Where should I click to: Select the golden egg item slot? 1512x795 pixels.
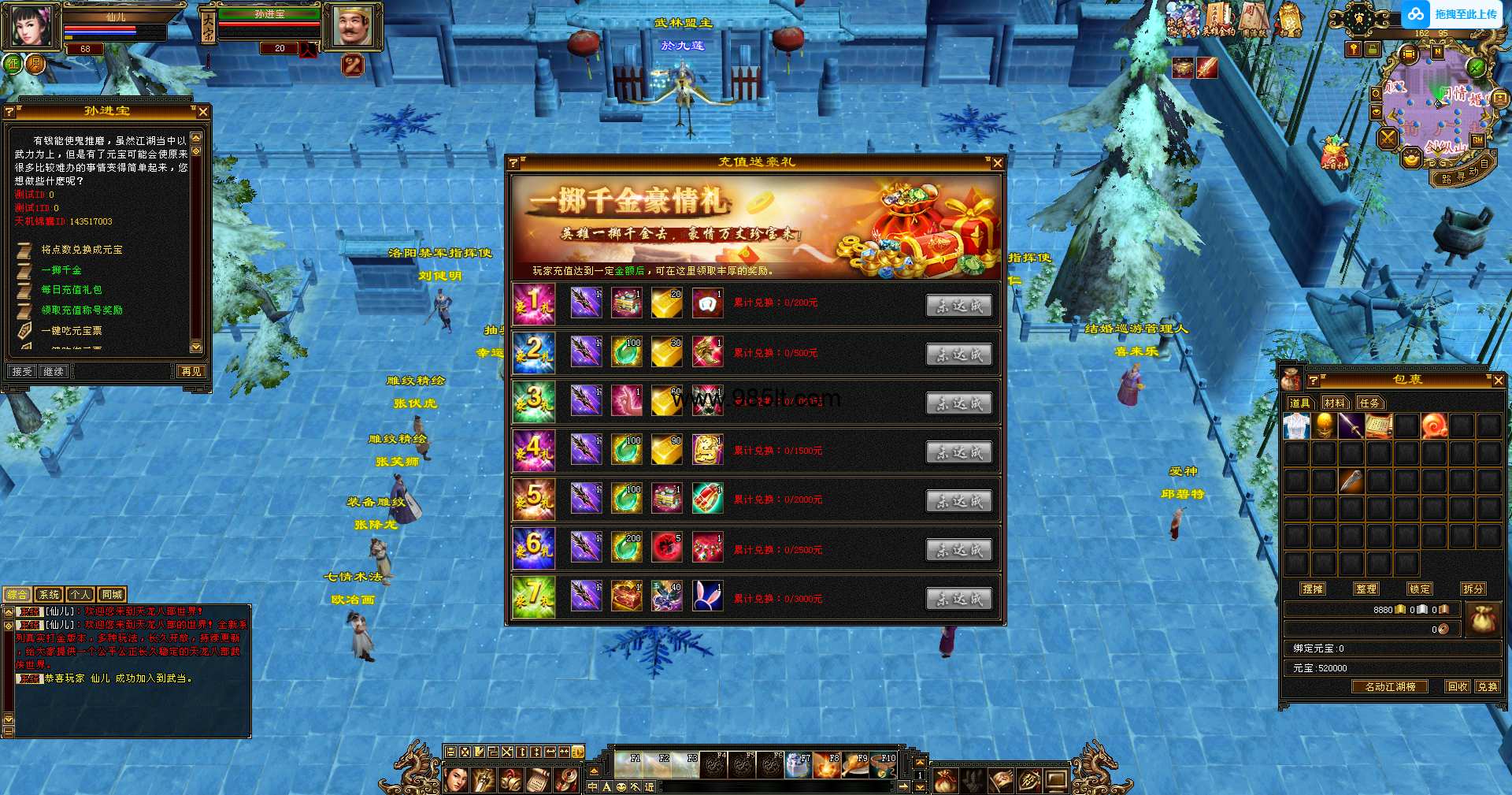point(1325,426)
